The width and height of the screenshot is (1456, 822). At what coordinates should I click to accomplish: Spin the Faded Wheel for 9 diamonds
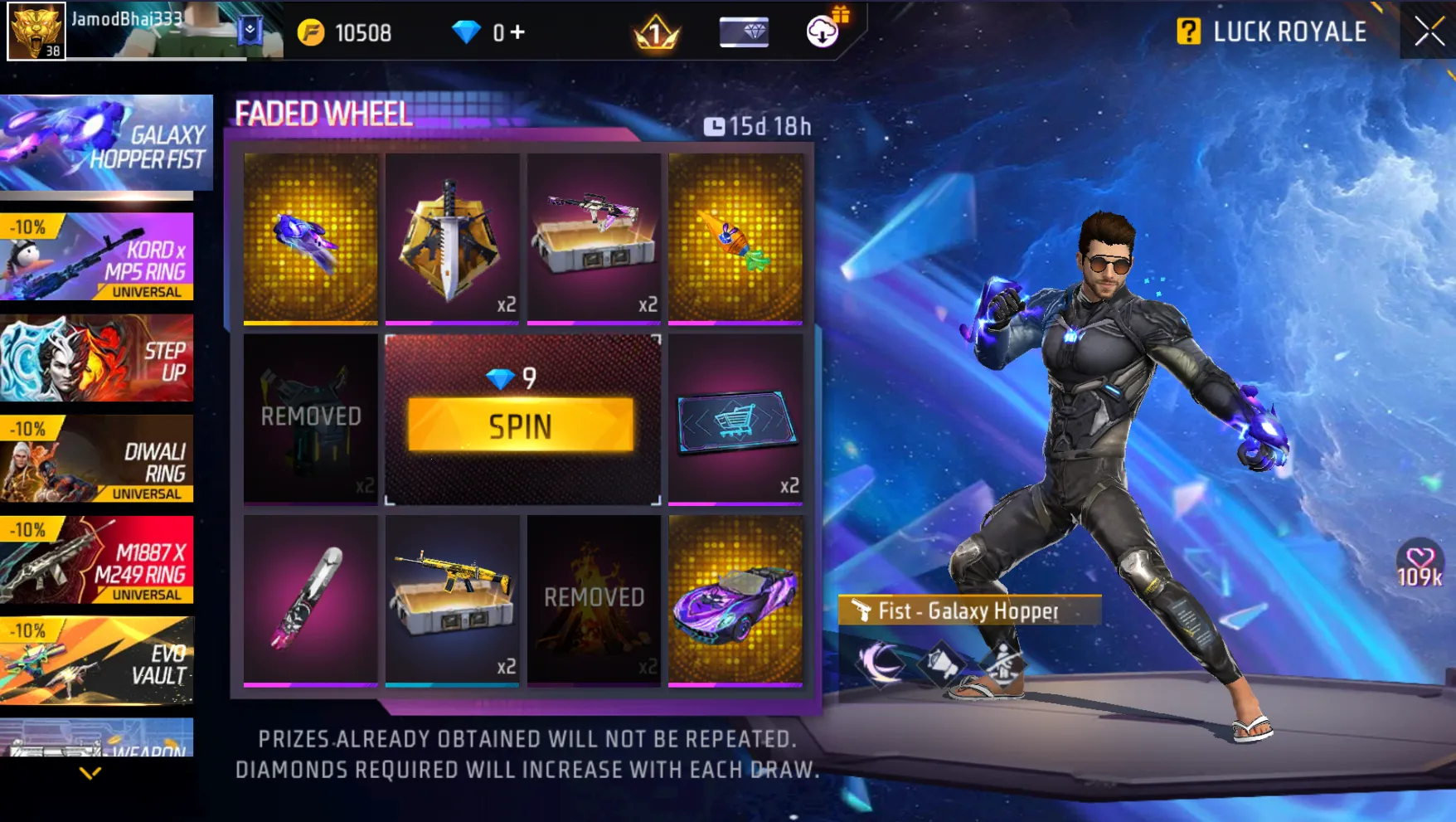tap(520, 426)
